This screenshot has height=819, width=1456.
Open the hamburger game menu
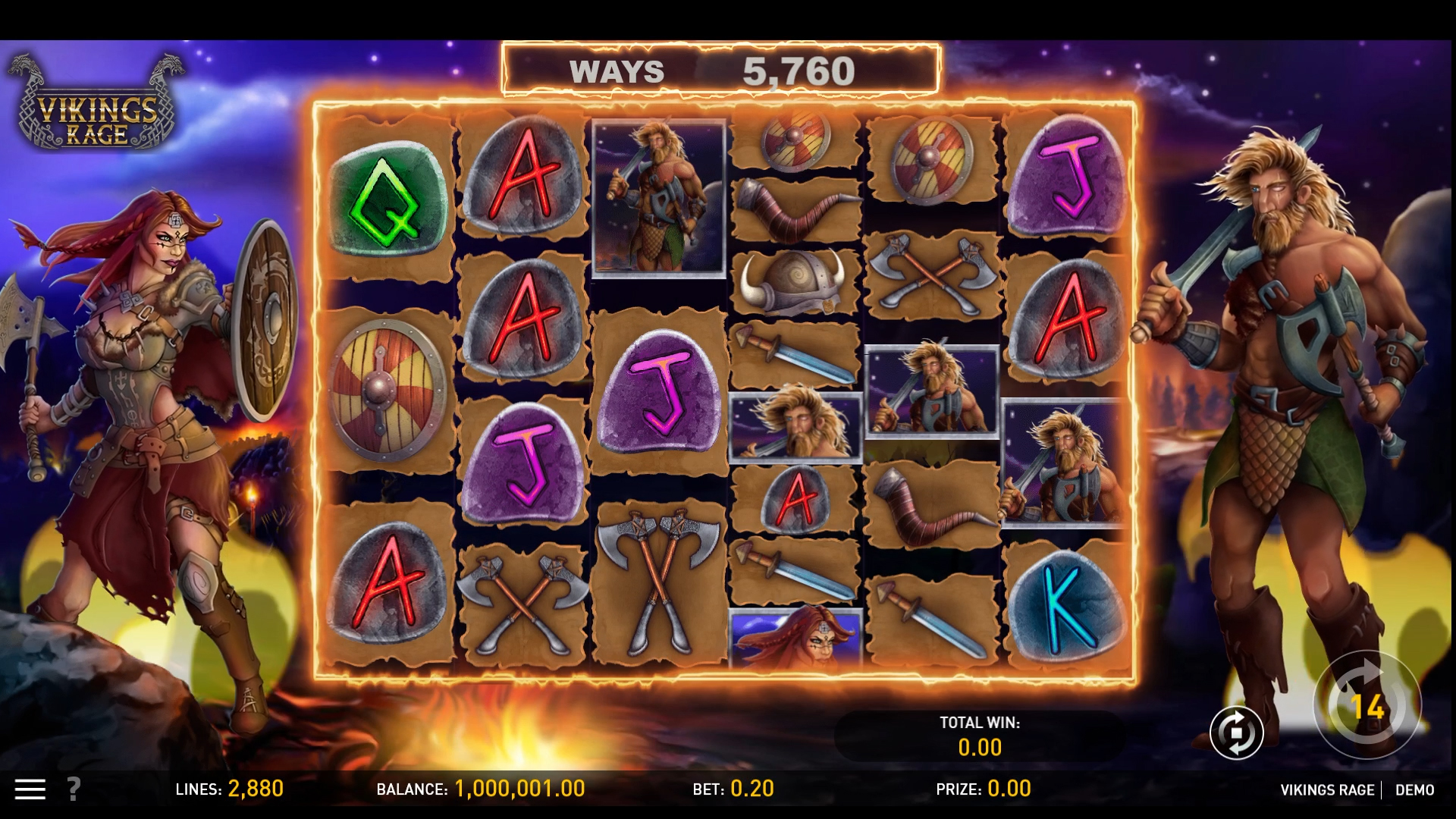coord(32,789)
